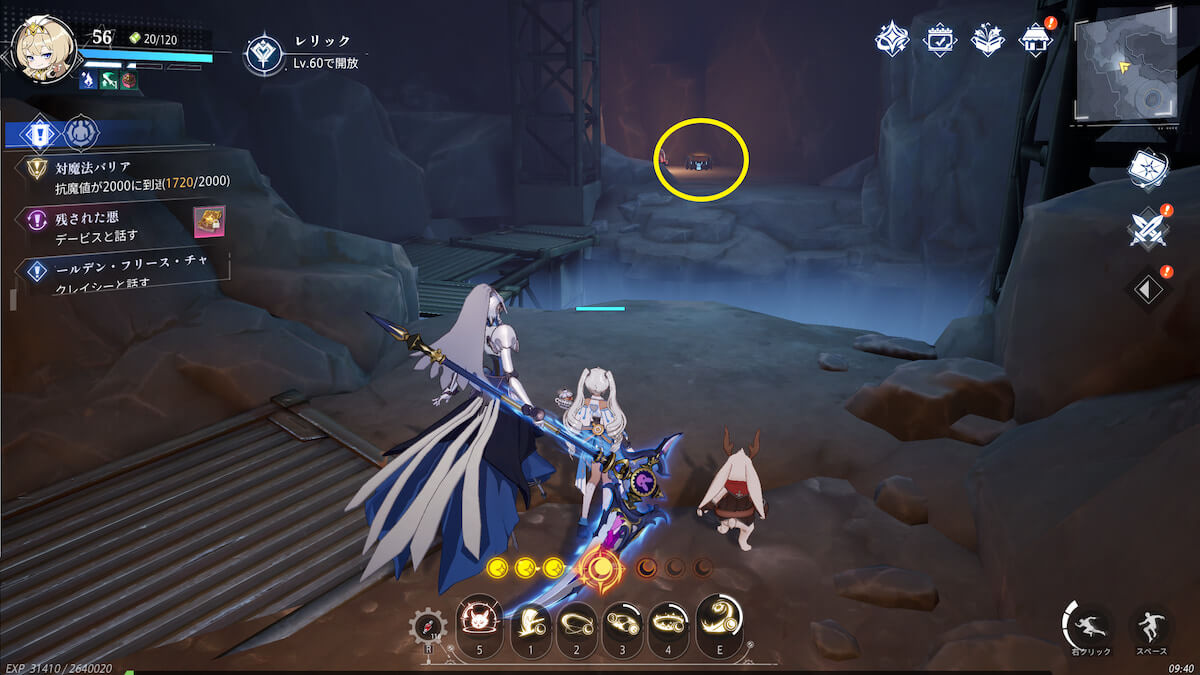This screenshot has width=1200, height=675.
Task: Open the house shop icon
Action: (x=1034, y=39)
